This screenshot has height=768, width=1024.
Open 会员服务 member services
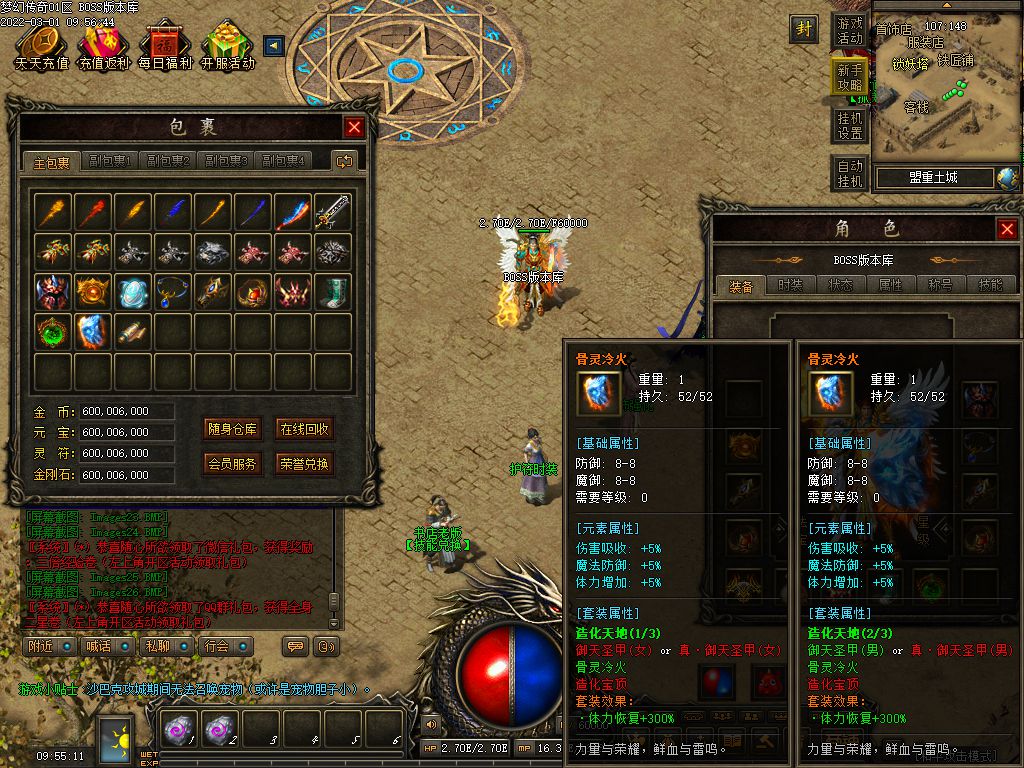(232, 464)
